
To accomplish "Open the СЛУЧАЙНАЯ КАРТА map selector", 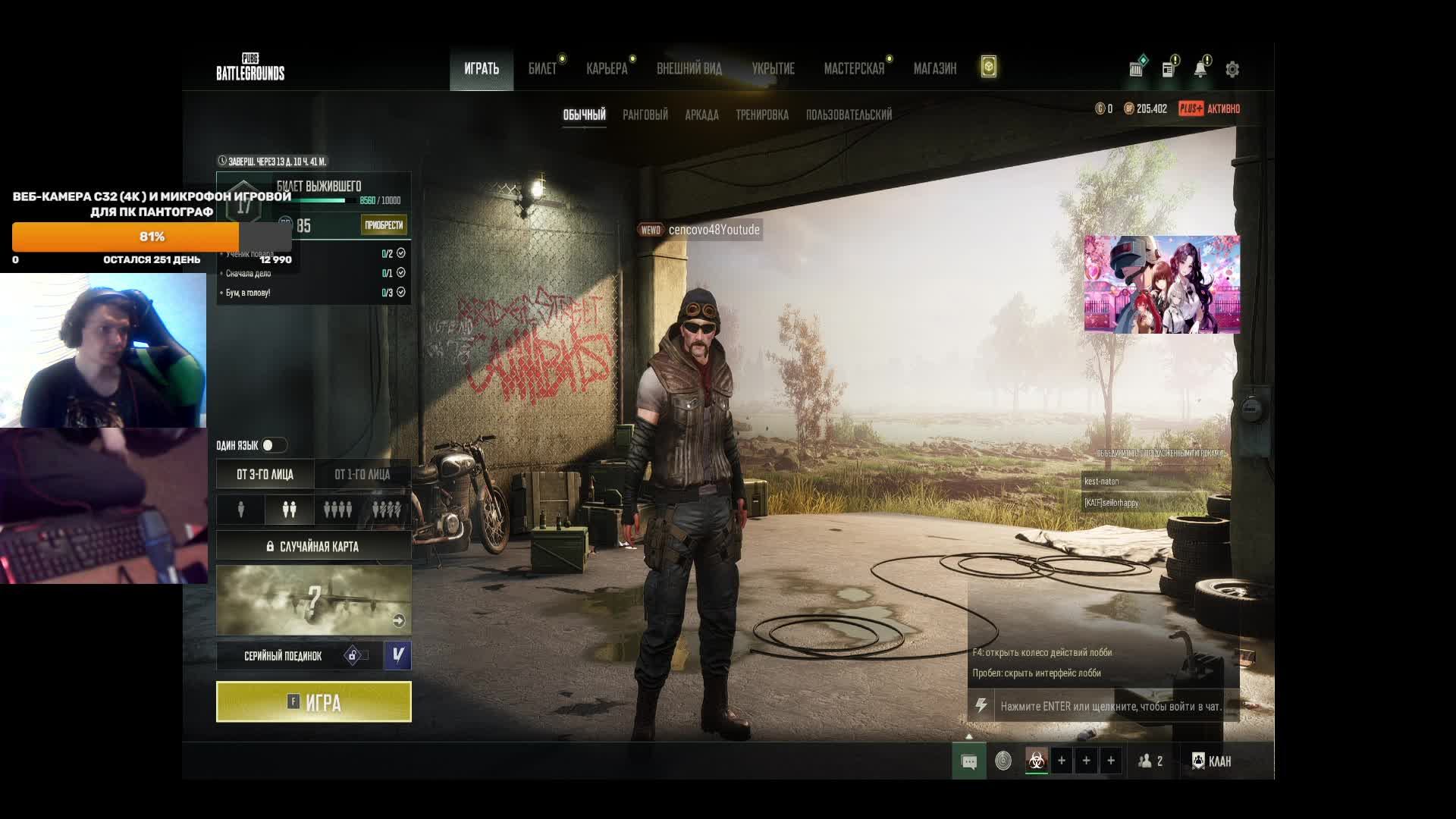I will click(x=313, y=546).
